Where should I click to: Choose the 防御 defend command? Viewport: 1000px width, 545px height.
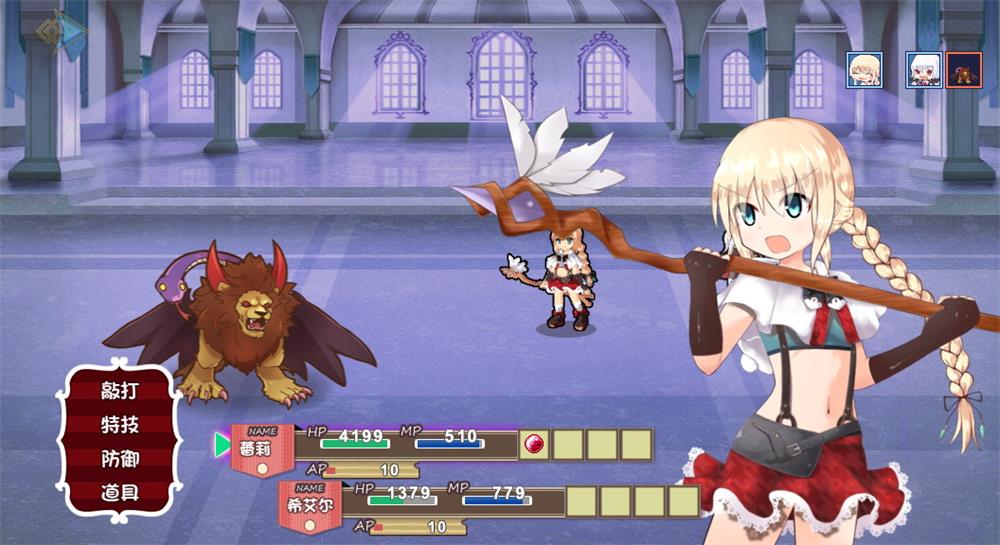click(120, 458)
